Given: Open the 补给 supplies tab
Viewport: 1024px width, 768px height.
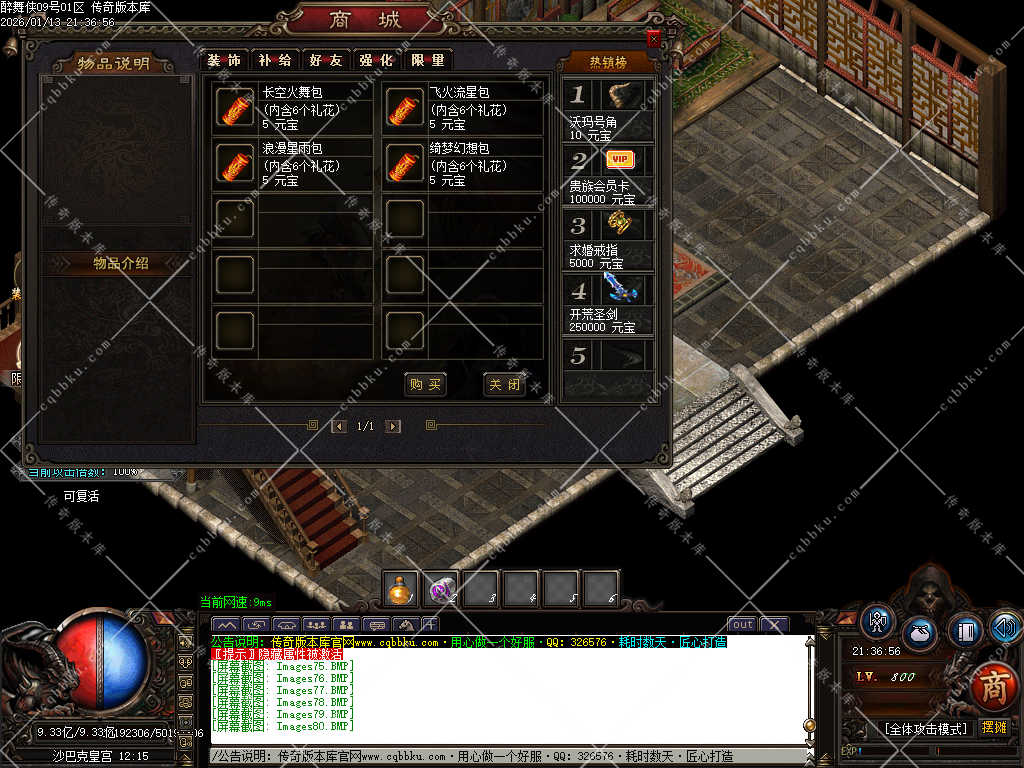Looking at the screenshot, I should [275, 60].
